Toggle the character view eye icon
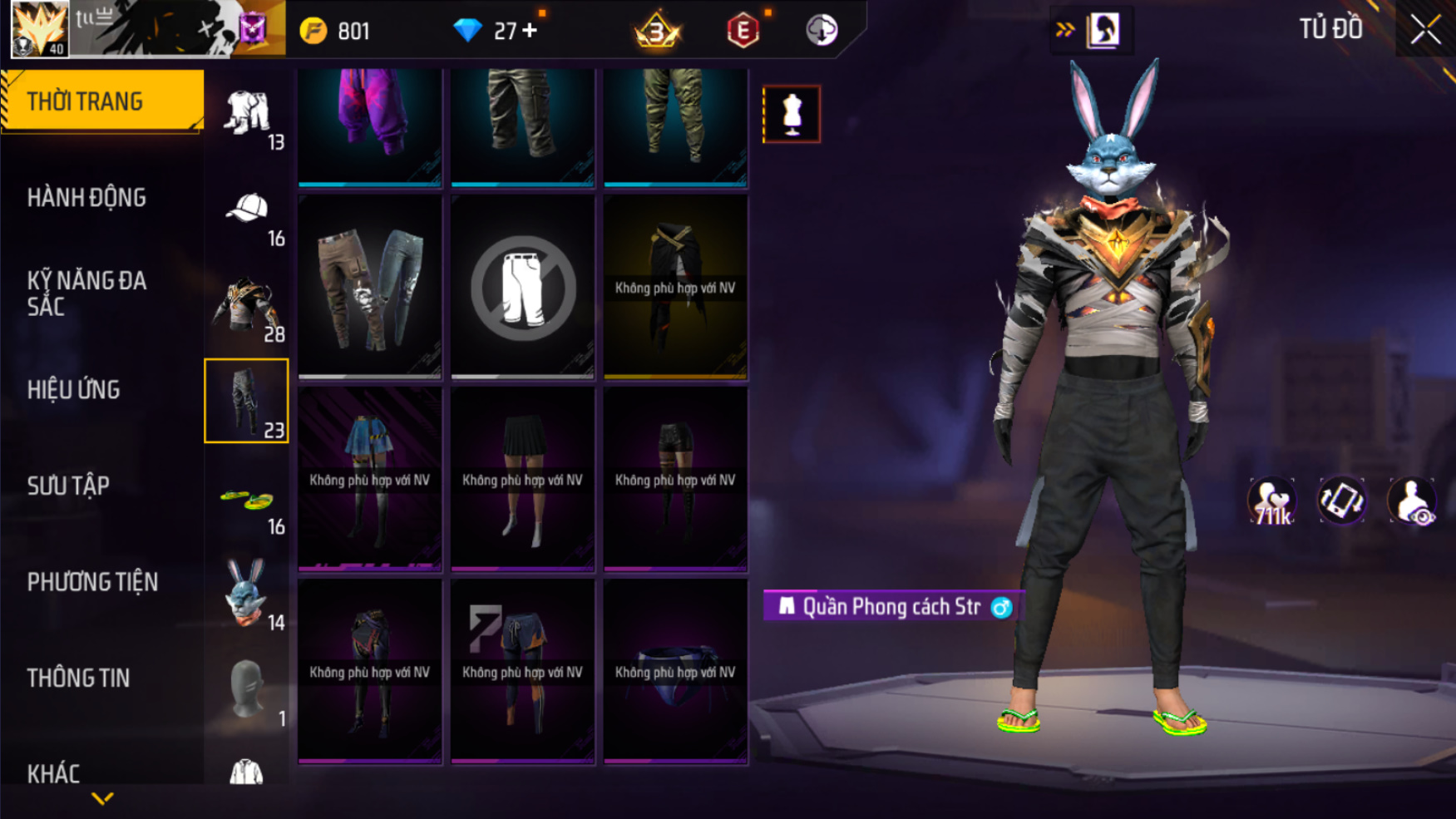Image resolution: width=1456 pixels, height=819 pixels. (x=1412, y=501)
